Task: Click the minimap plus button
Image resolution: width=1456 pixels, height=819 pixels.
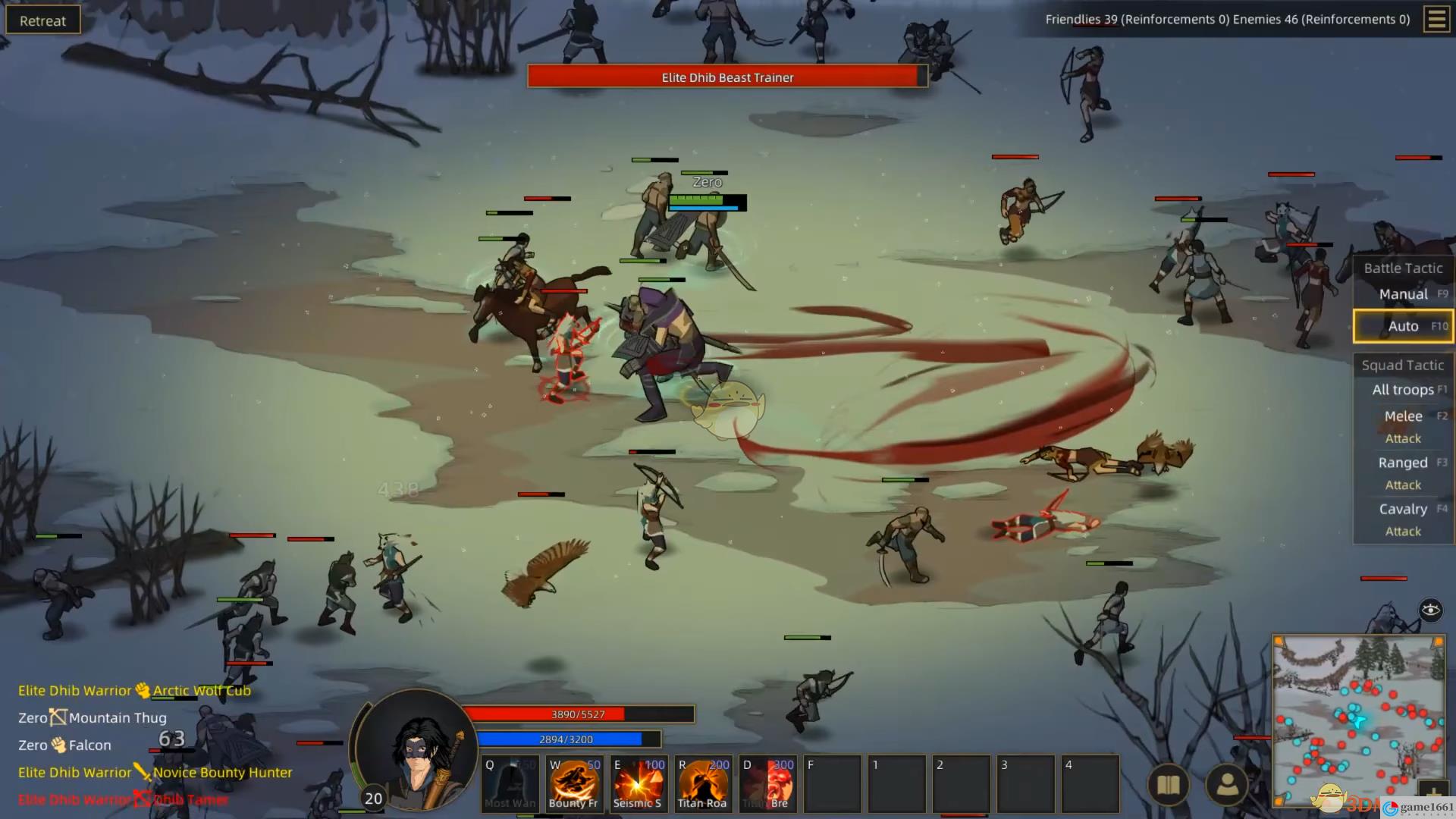Action: [1432, 795]
